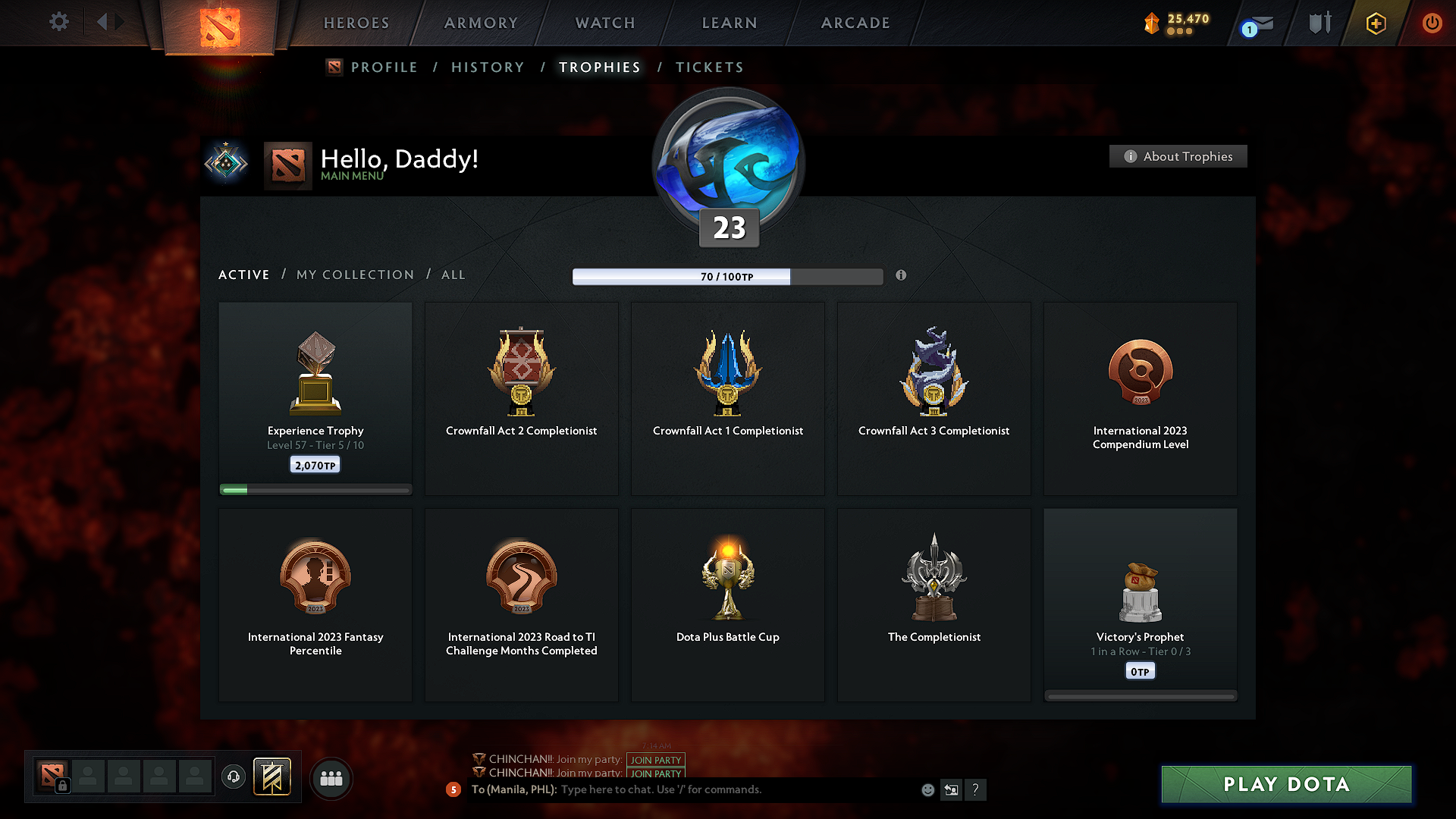Select the MY COLLECTION filter
The image size is (1456, 819).
coord(355,275)
